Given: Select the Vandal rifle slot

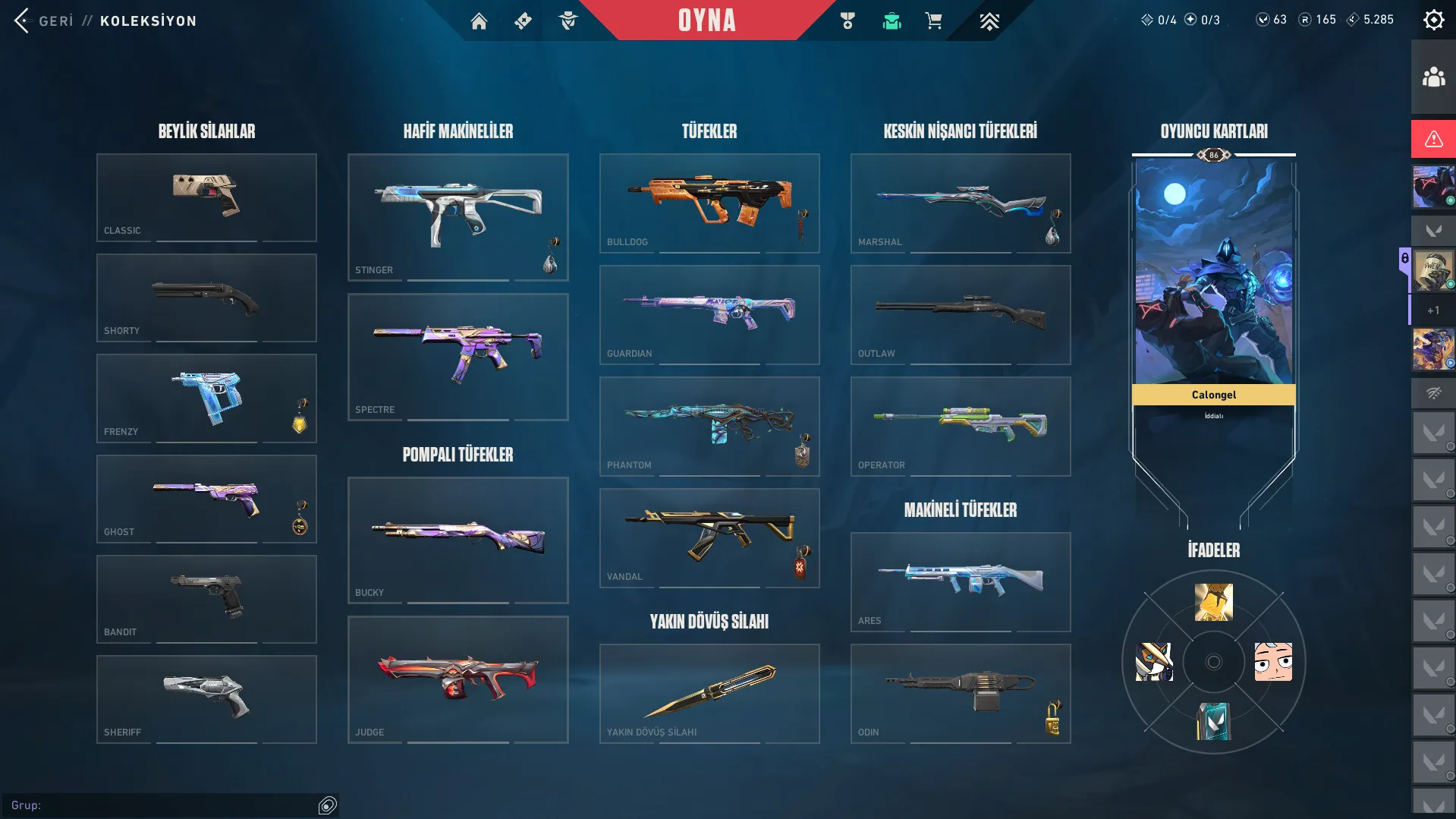Looking at the screenshot, I should point(709,537).
